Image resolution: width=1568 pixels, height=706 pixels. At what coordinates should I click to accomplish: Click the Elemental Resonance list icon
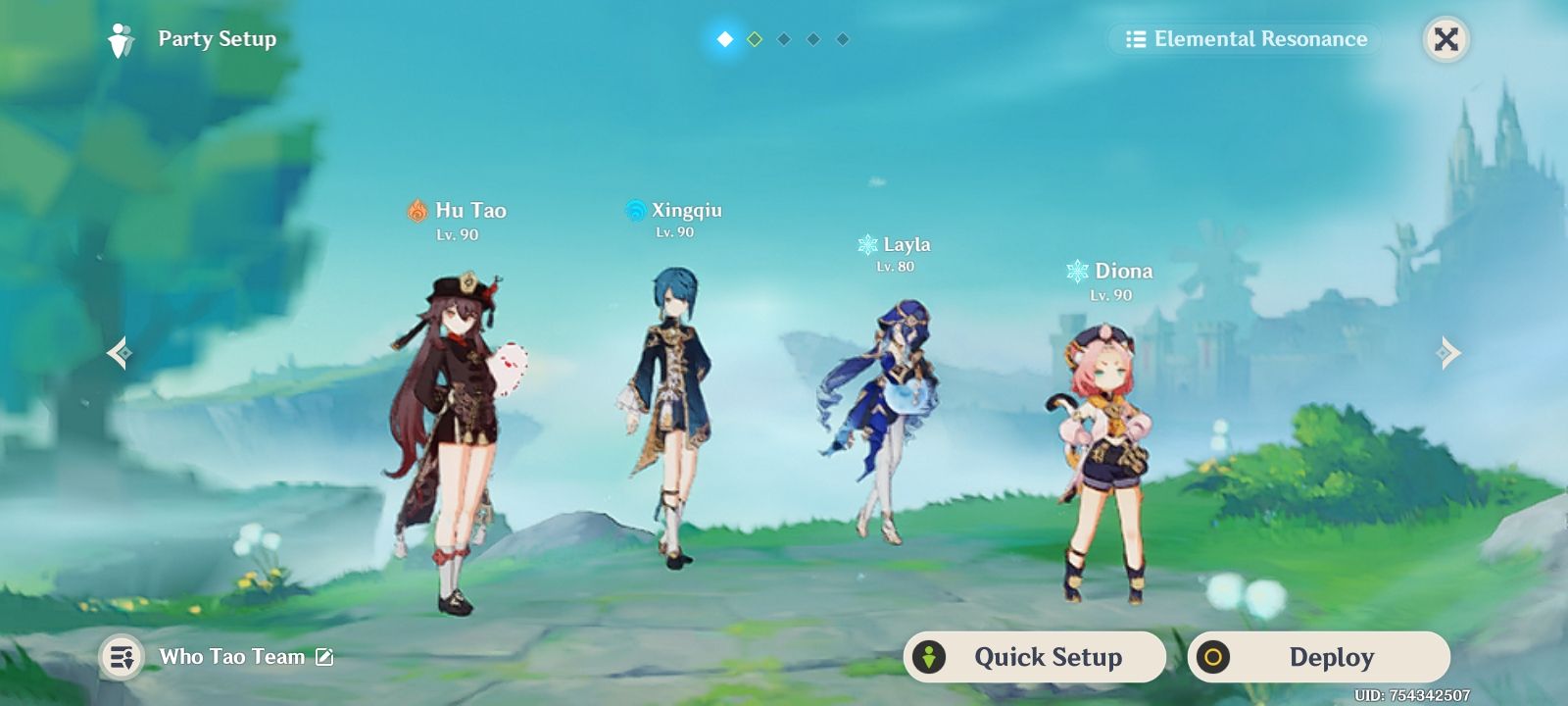coord(1136,39)
